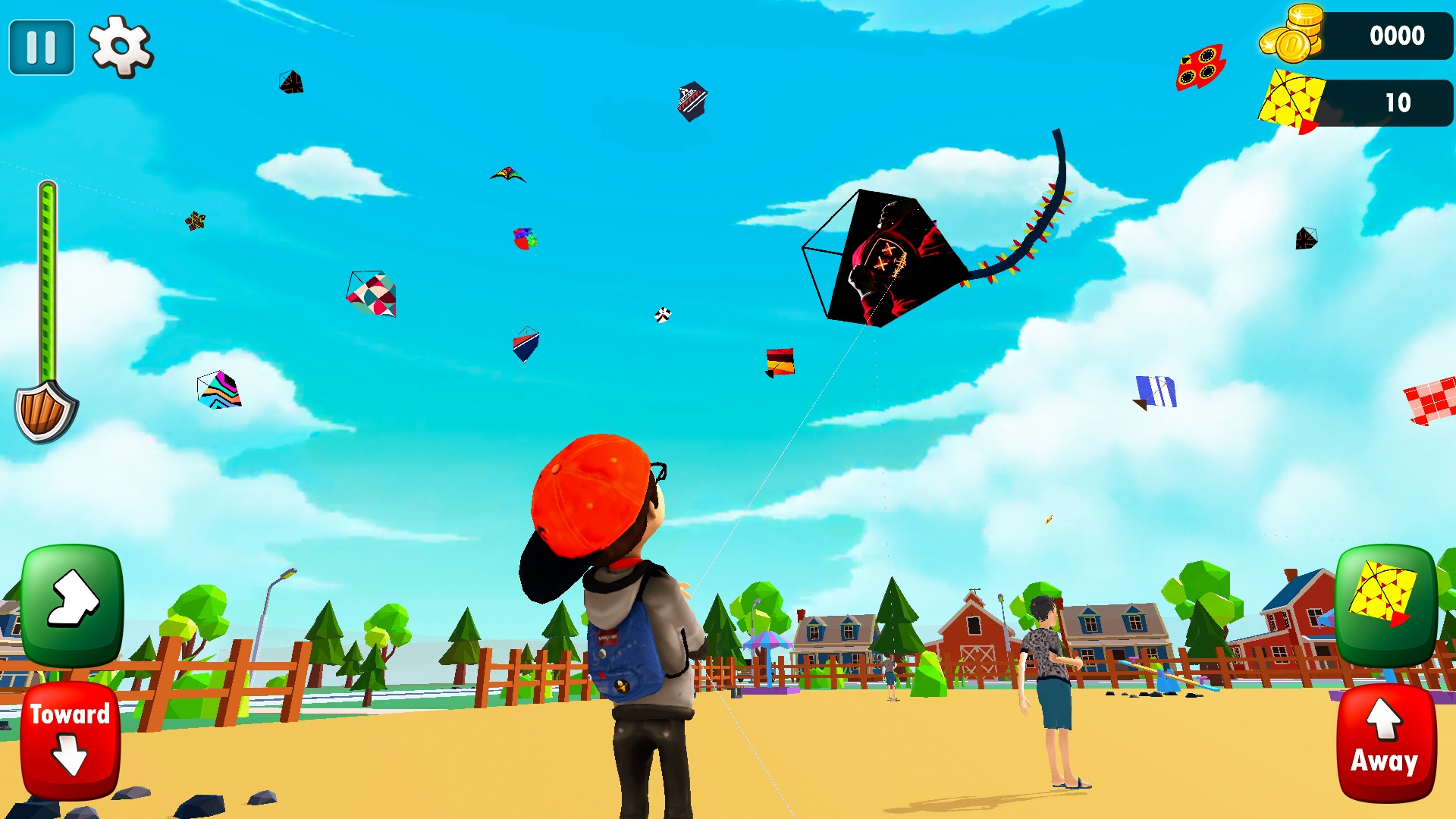Click the green strength meter bar

coord(48,281)
